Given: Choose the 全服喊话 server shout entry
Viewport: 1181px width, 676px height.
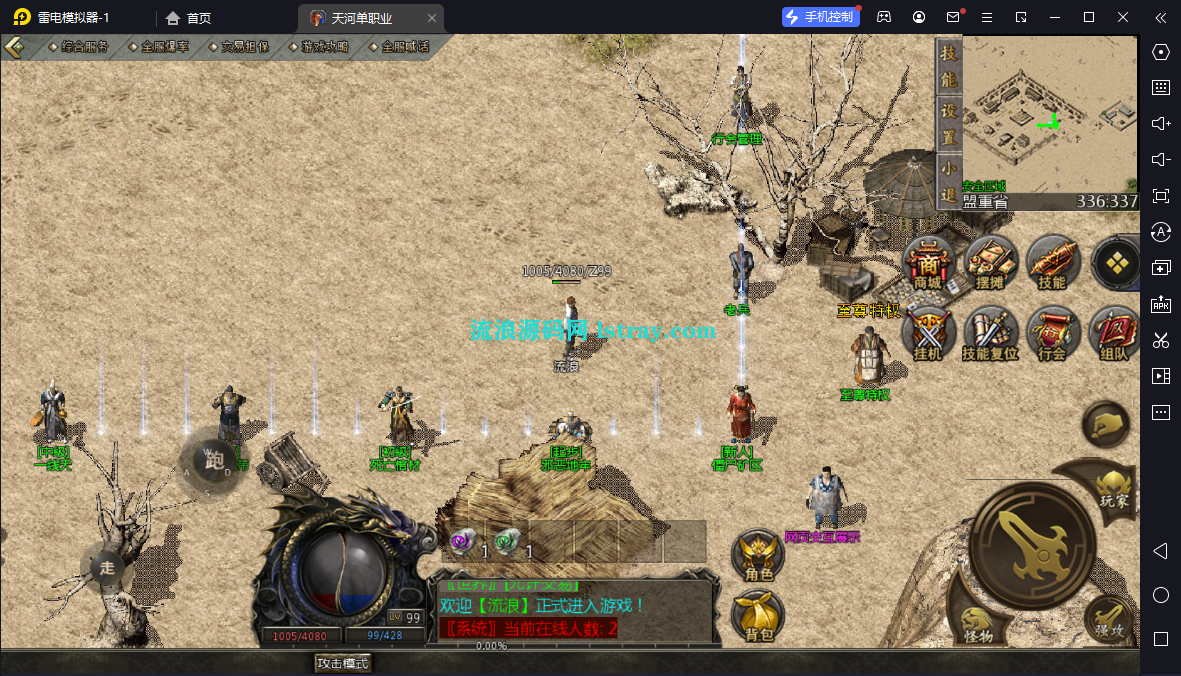Looking at the screenshot, I should [x=405, y=47].
